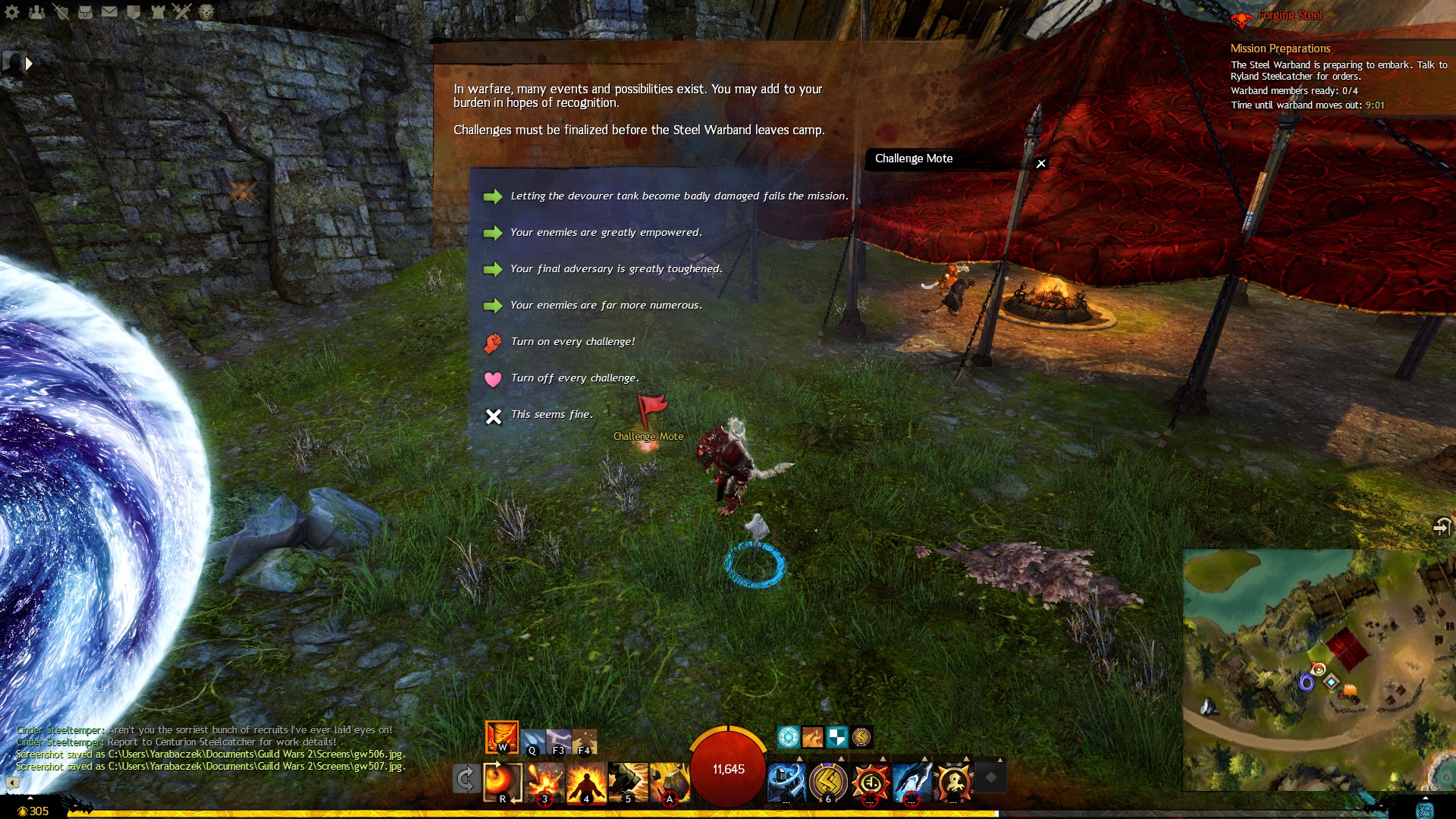Open the crossed swords PvP panel
The image size is (1456, 819).
pos(181,11)
